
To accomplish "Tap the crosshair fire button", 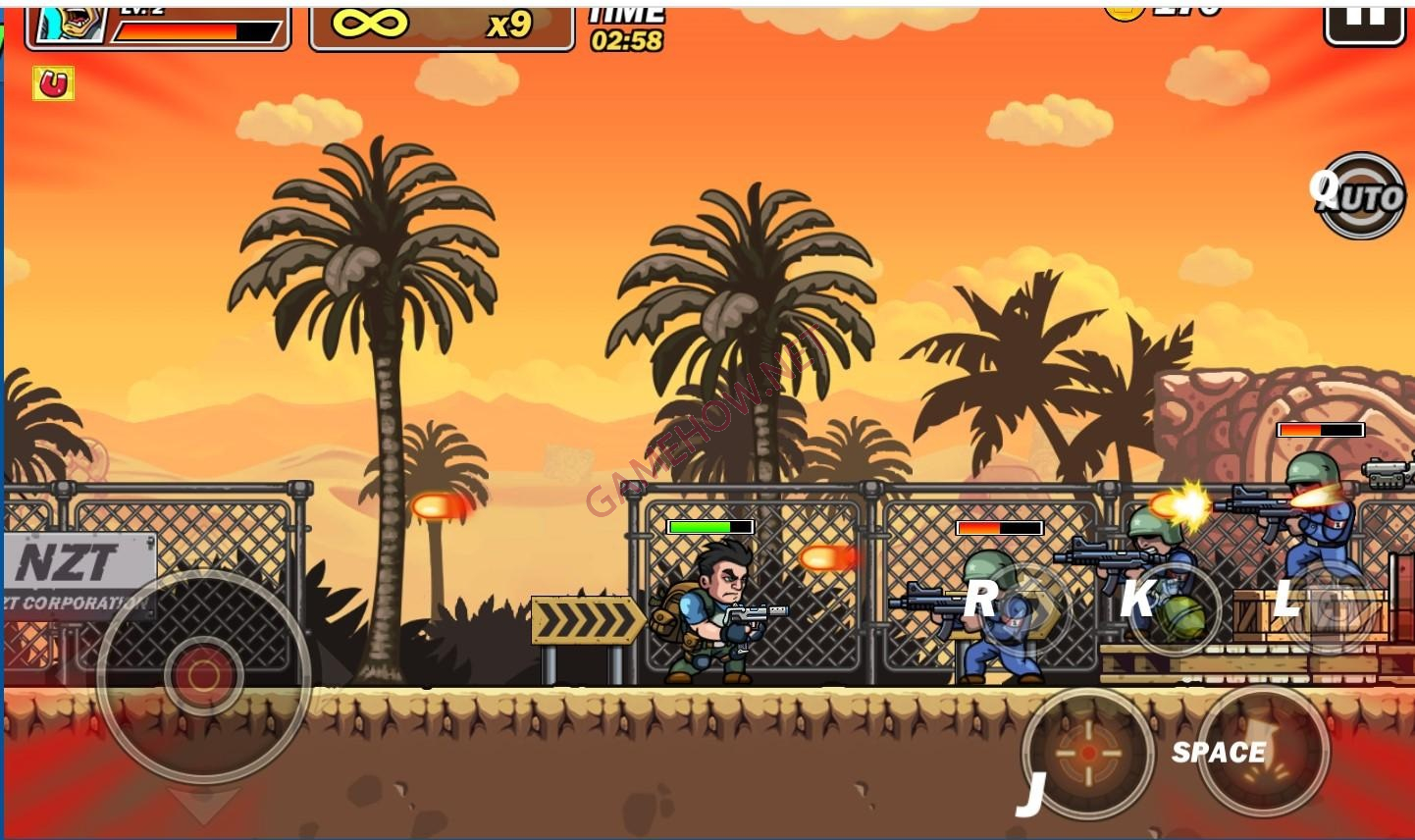I will coord(1087,753).
